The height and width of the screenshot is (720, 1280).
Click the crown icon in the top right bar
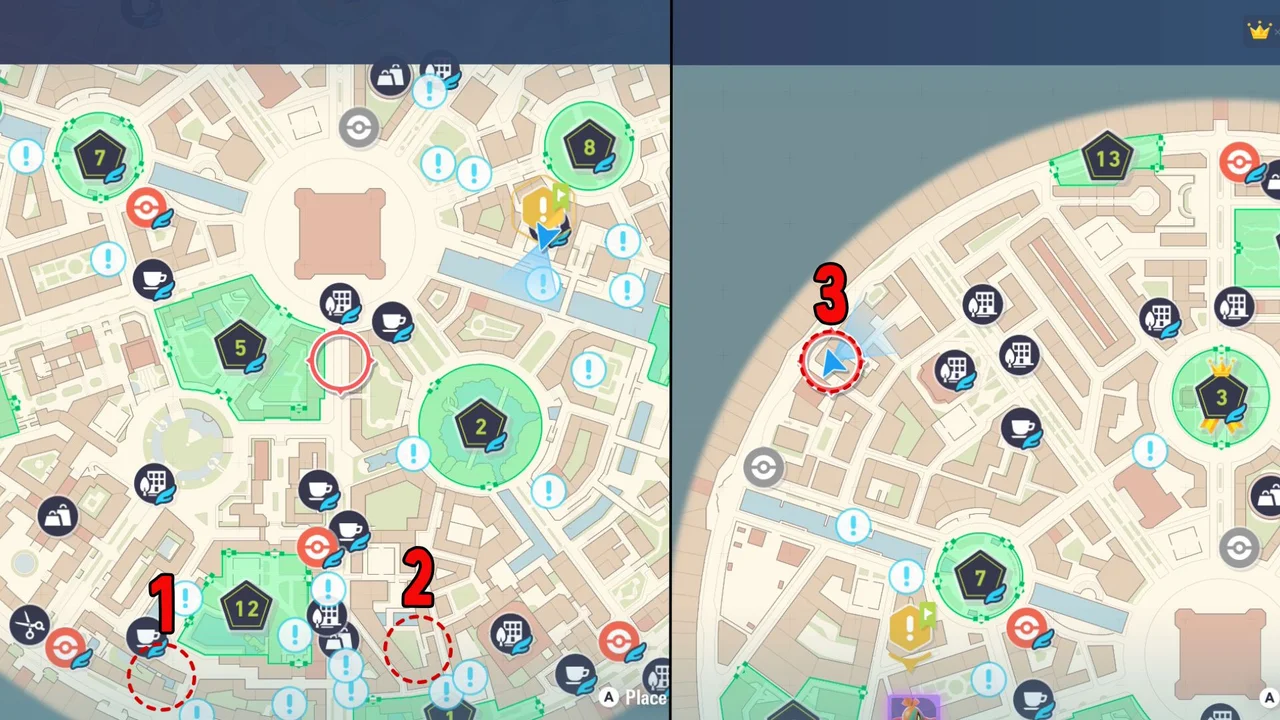pyautogui.click(x=1259, y=30)
